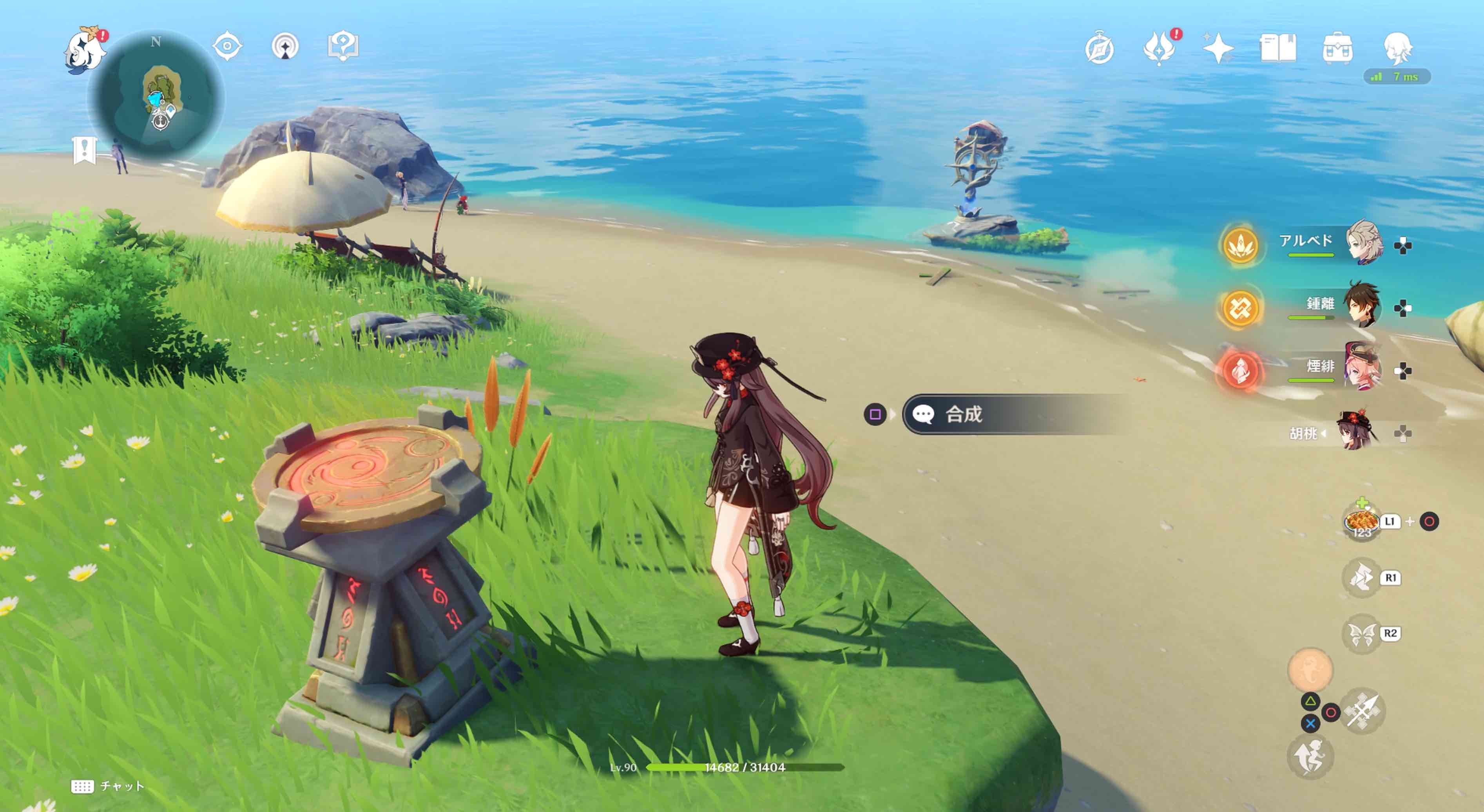Trigger the crossed-weapons normal attack icon
The image size is (1484, 812).
pyautogui.click(x=1363, y=711)
